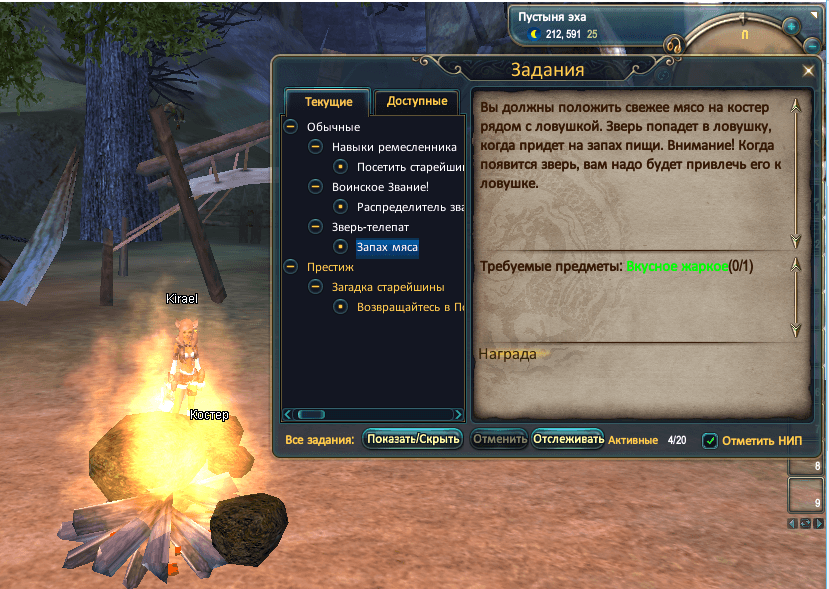Click the Вкусное жаркое required item link
The height and width of the screenshot is (589, 829).
tap(676, 266)
